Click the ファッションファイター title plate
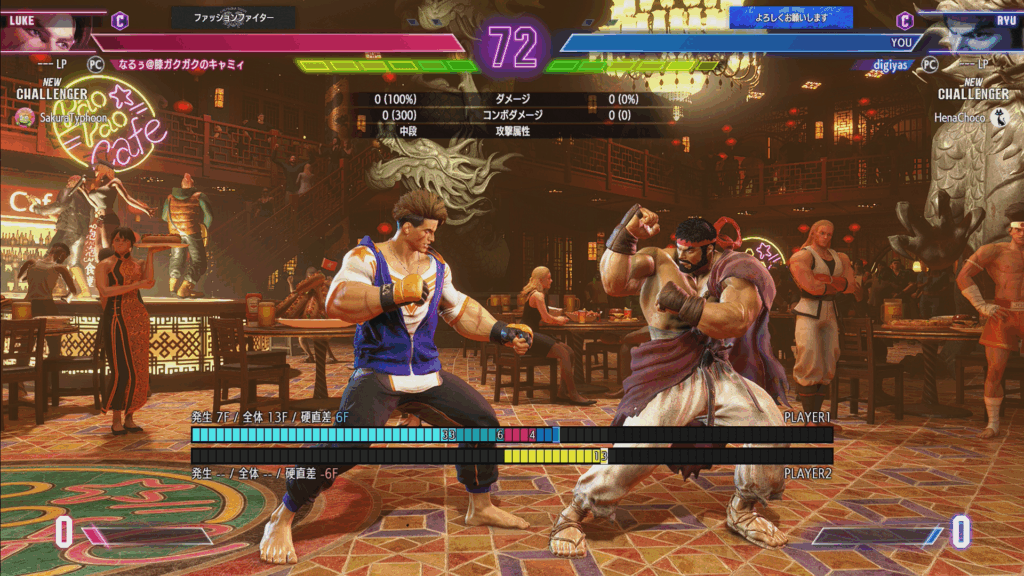The width and height of the screenshot is (1024, 576). 233,17
